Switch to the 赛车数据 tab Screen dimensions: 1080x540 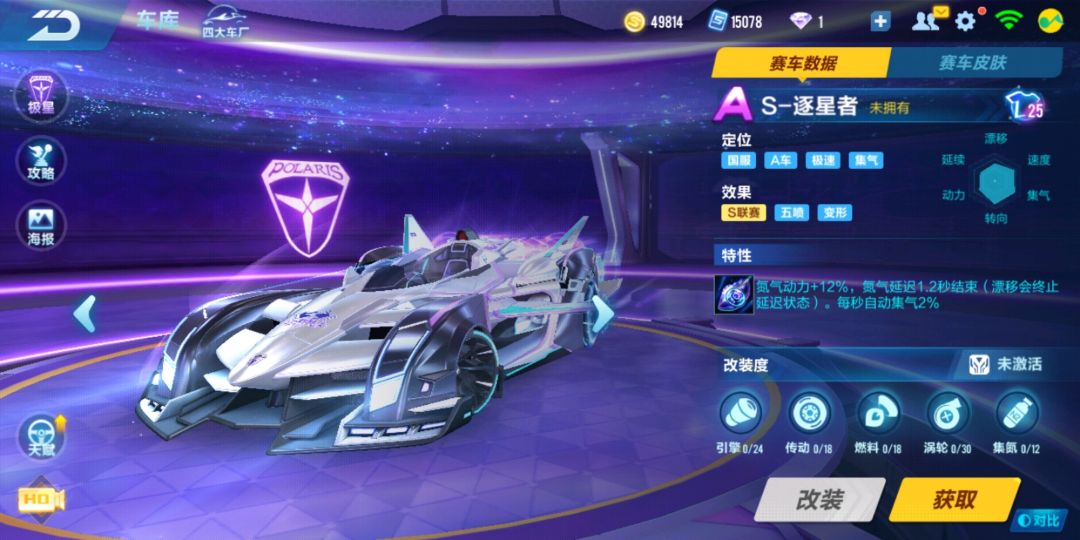[802, 63]
